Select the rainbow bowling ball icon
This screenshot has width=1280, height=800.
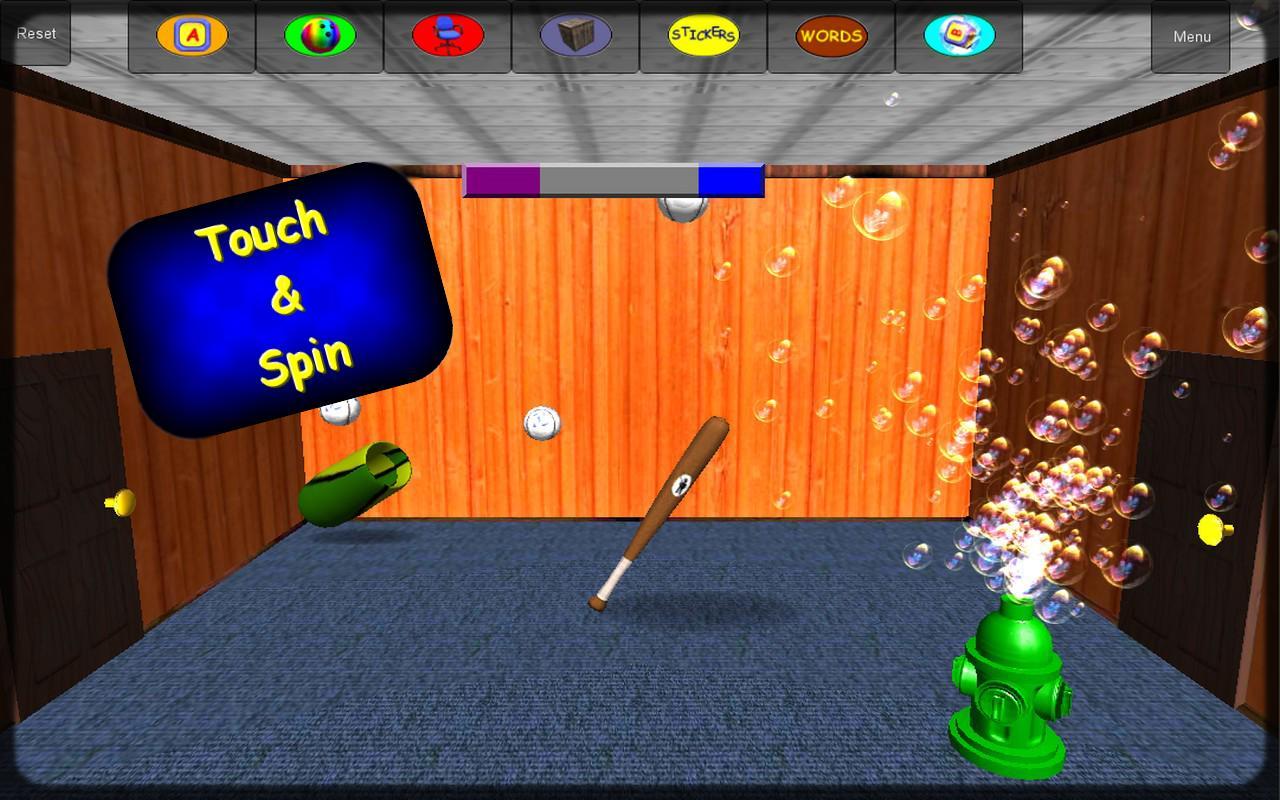tap(318, 35)
